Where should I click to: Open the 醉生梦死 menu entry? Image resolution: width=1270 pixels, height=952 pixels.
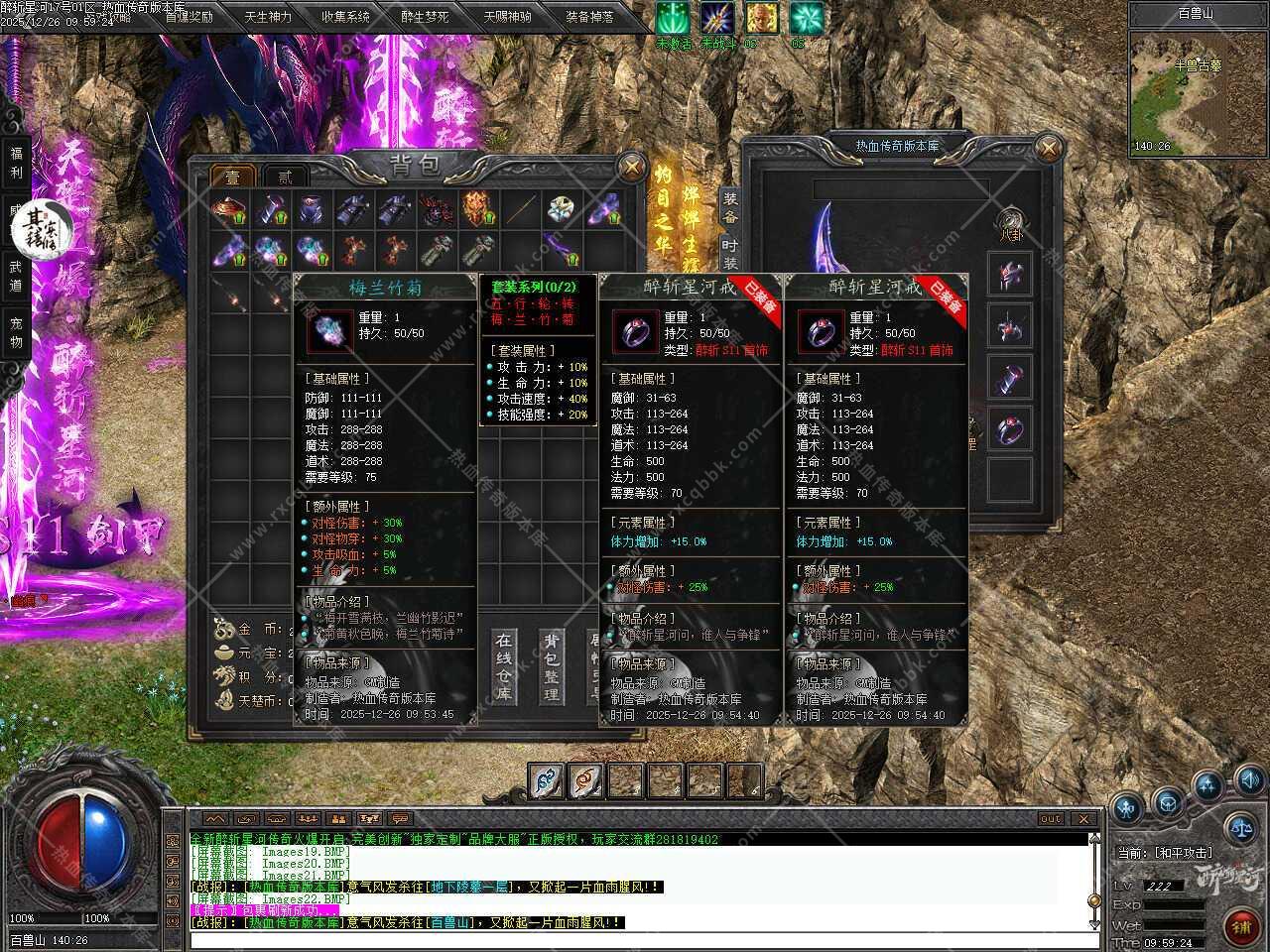coord(425,17)
